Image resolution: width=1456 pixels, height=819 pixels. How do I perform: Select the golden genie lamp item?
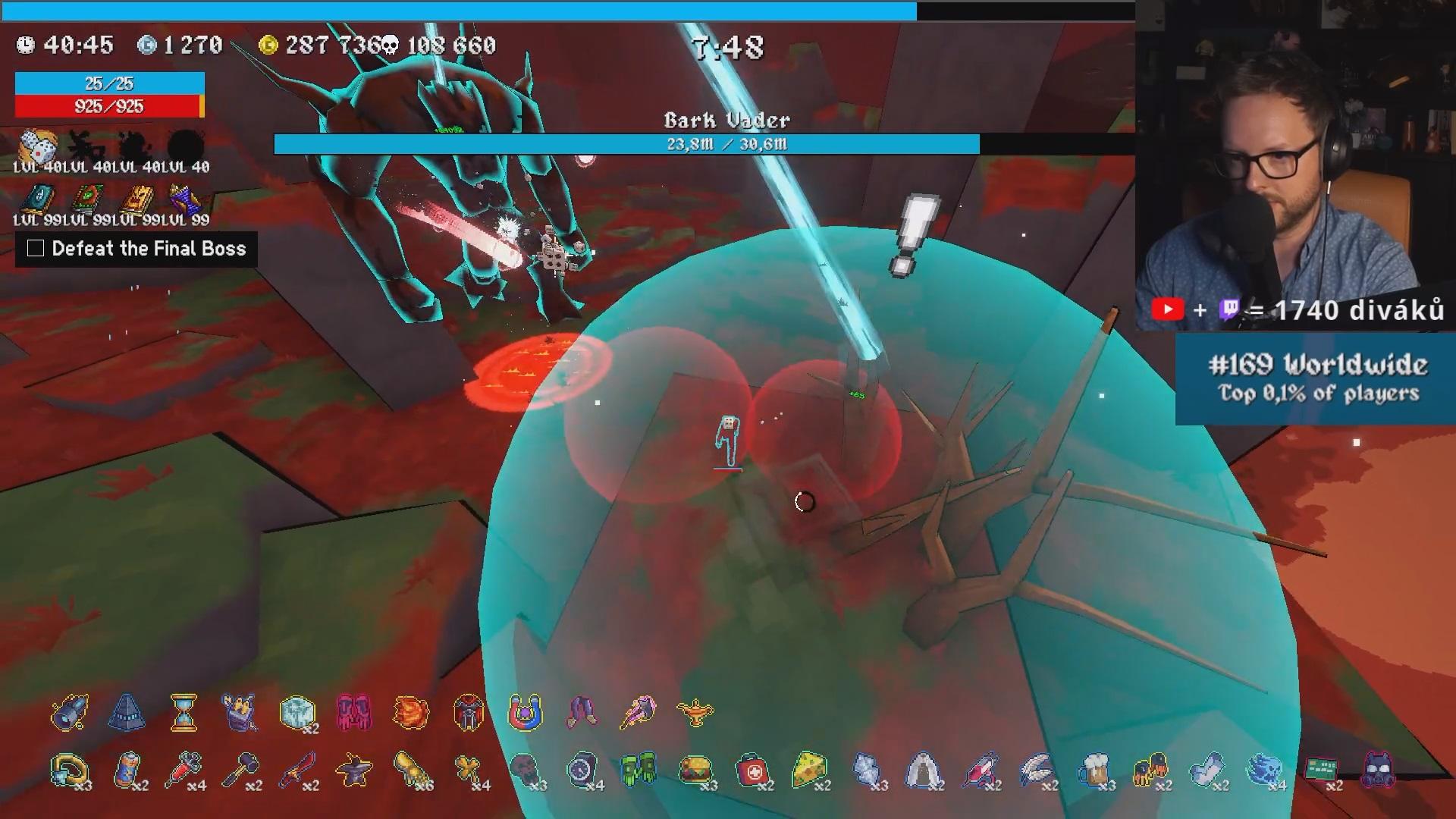point(695,713)
